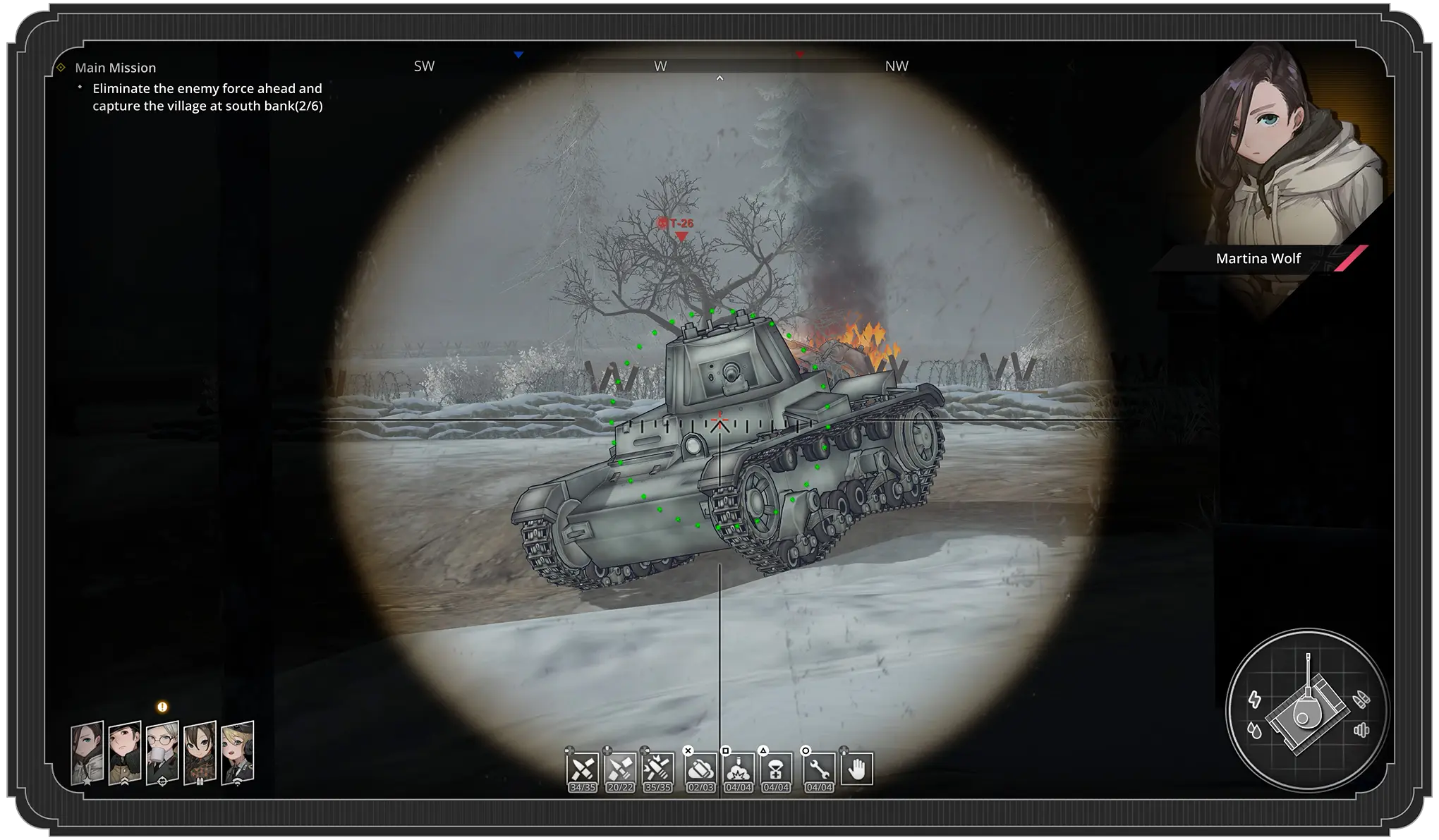1439x840 pixels.
Task: Choose the 20/22 pointed shell ammo slot
Action: click(620, 769)
